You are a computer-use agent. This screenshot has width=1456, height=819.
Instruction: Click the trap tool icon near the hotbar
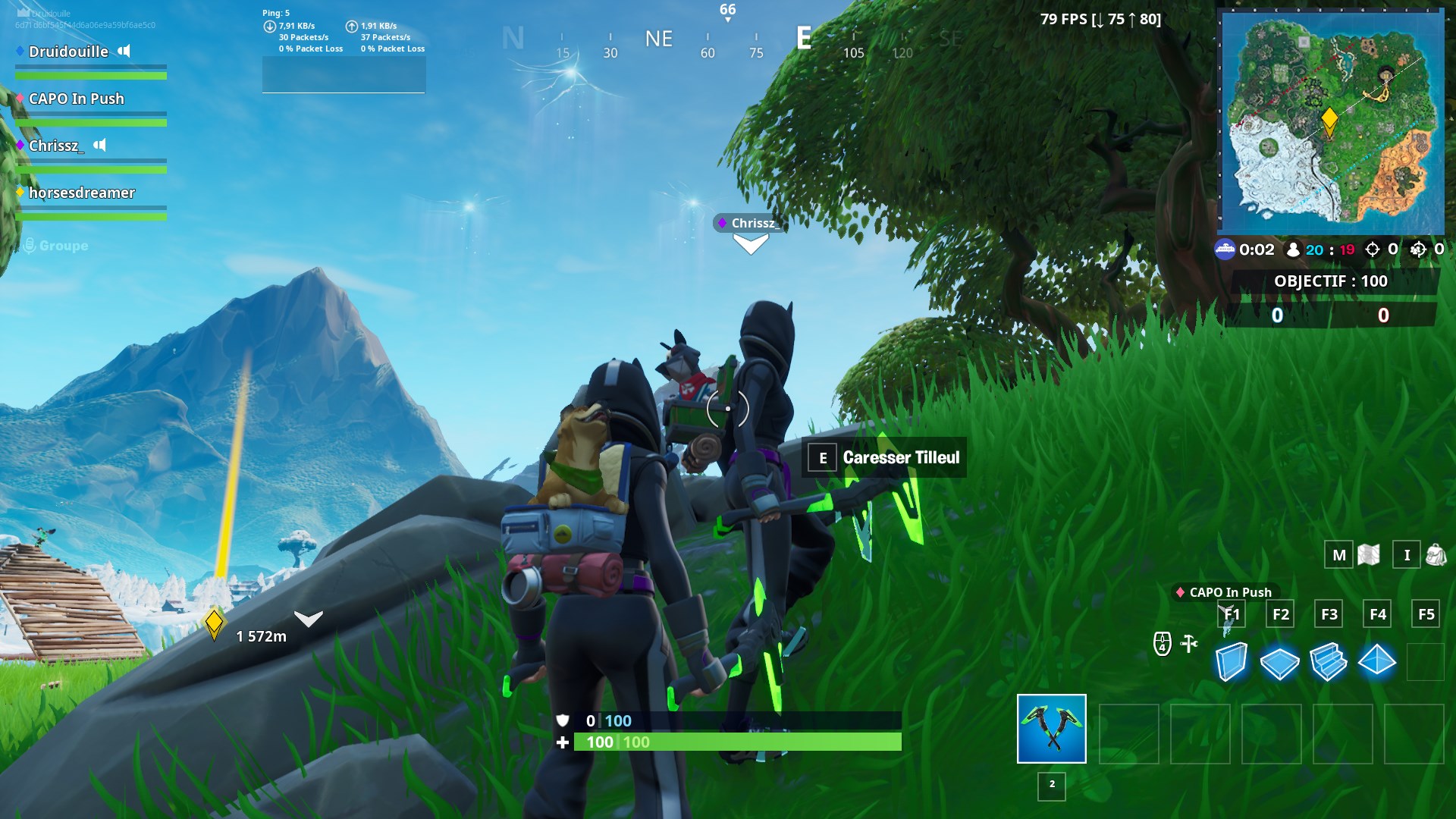click(1191, 642)
